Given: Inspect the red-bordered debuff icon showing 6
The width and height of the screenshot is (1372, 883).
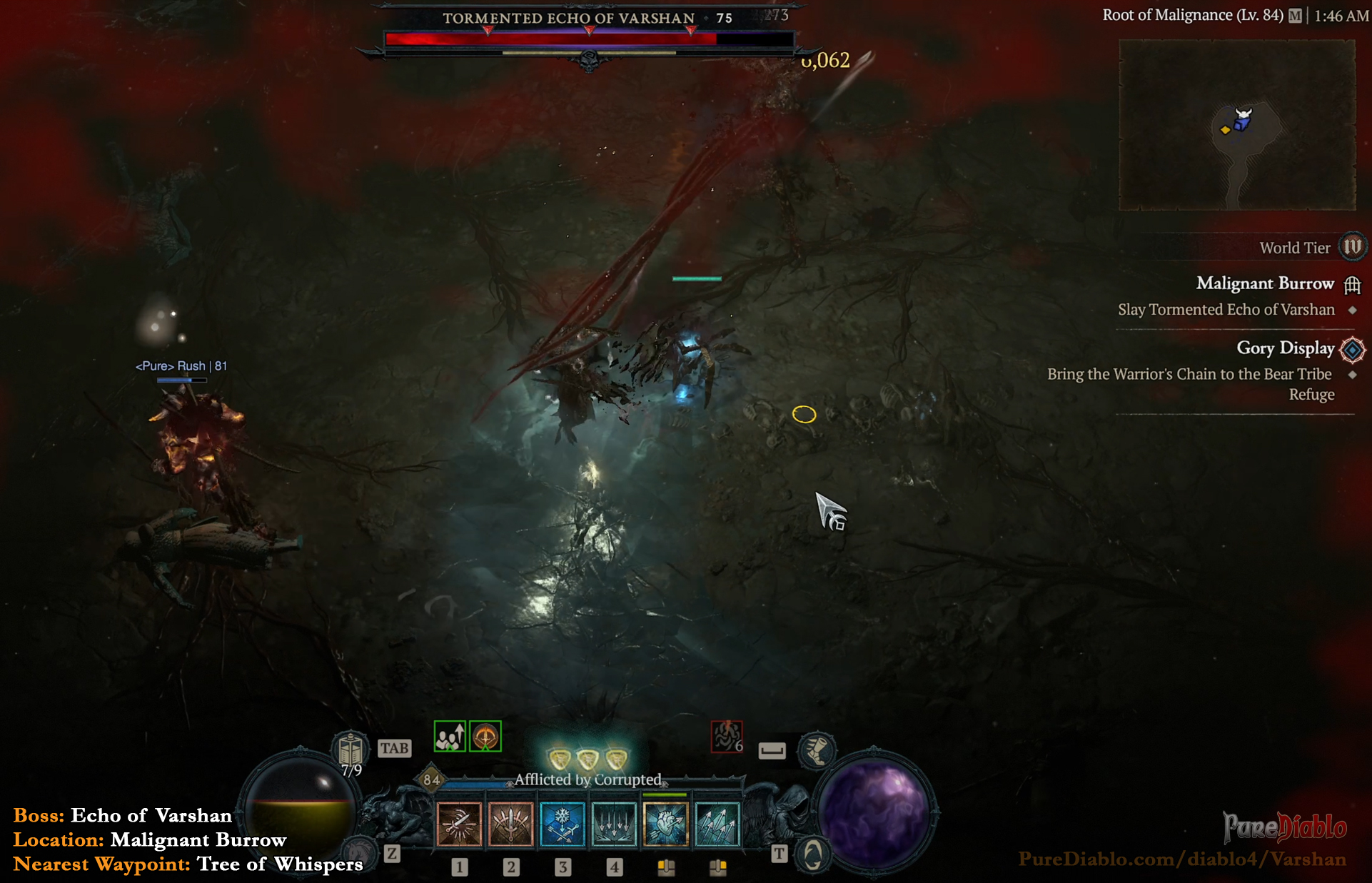Looking at the screenshot, I should tap(727, 737).
